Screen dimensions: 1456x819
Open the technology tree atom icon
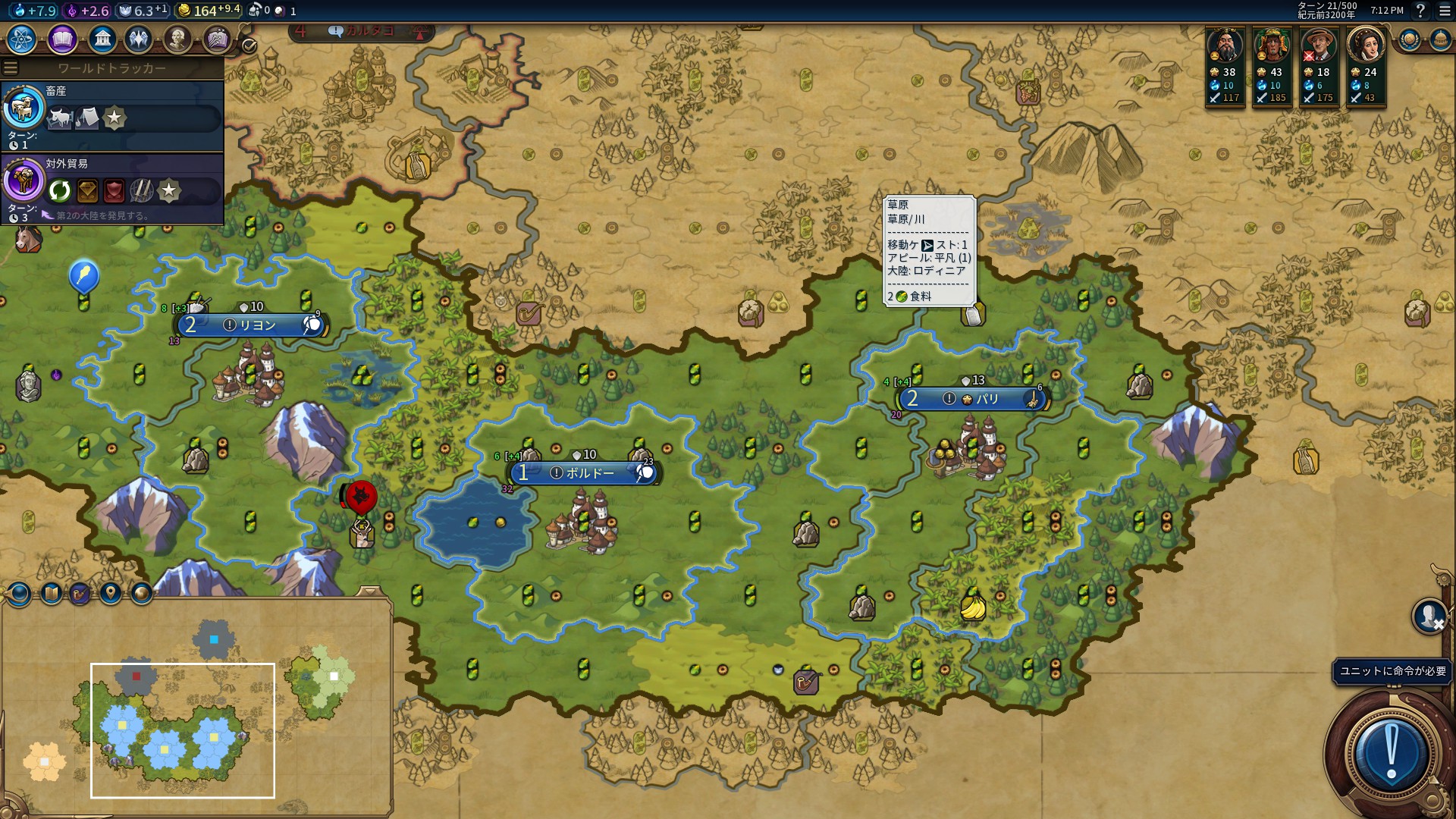[22, 39]
